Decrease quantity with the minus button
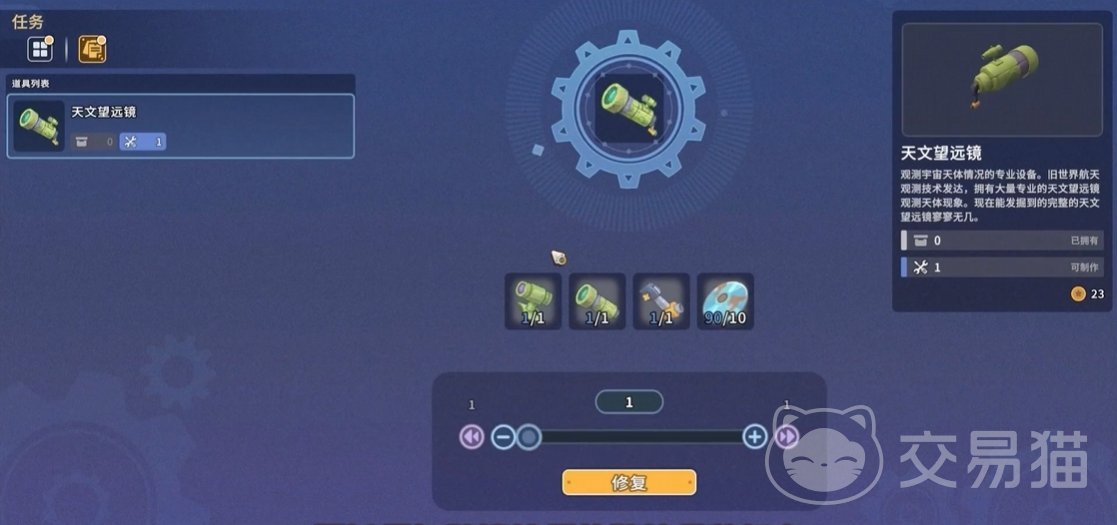This screenshot has width=1117, height=525. (503, 437)
